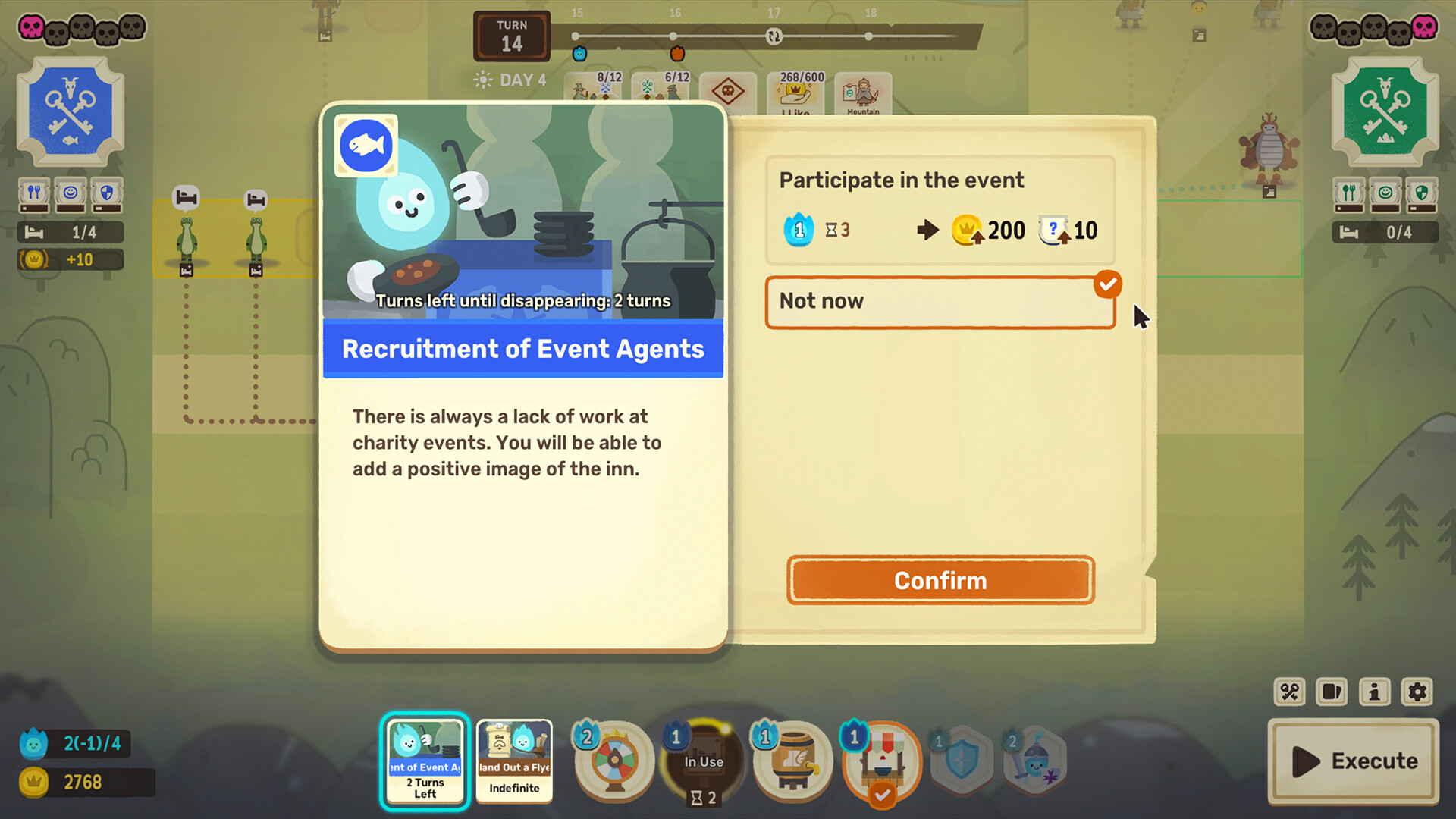Select the In Use card slot
Screen dimensions: 1456x819
[702, 761]
